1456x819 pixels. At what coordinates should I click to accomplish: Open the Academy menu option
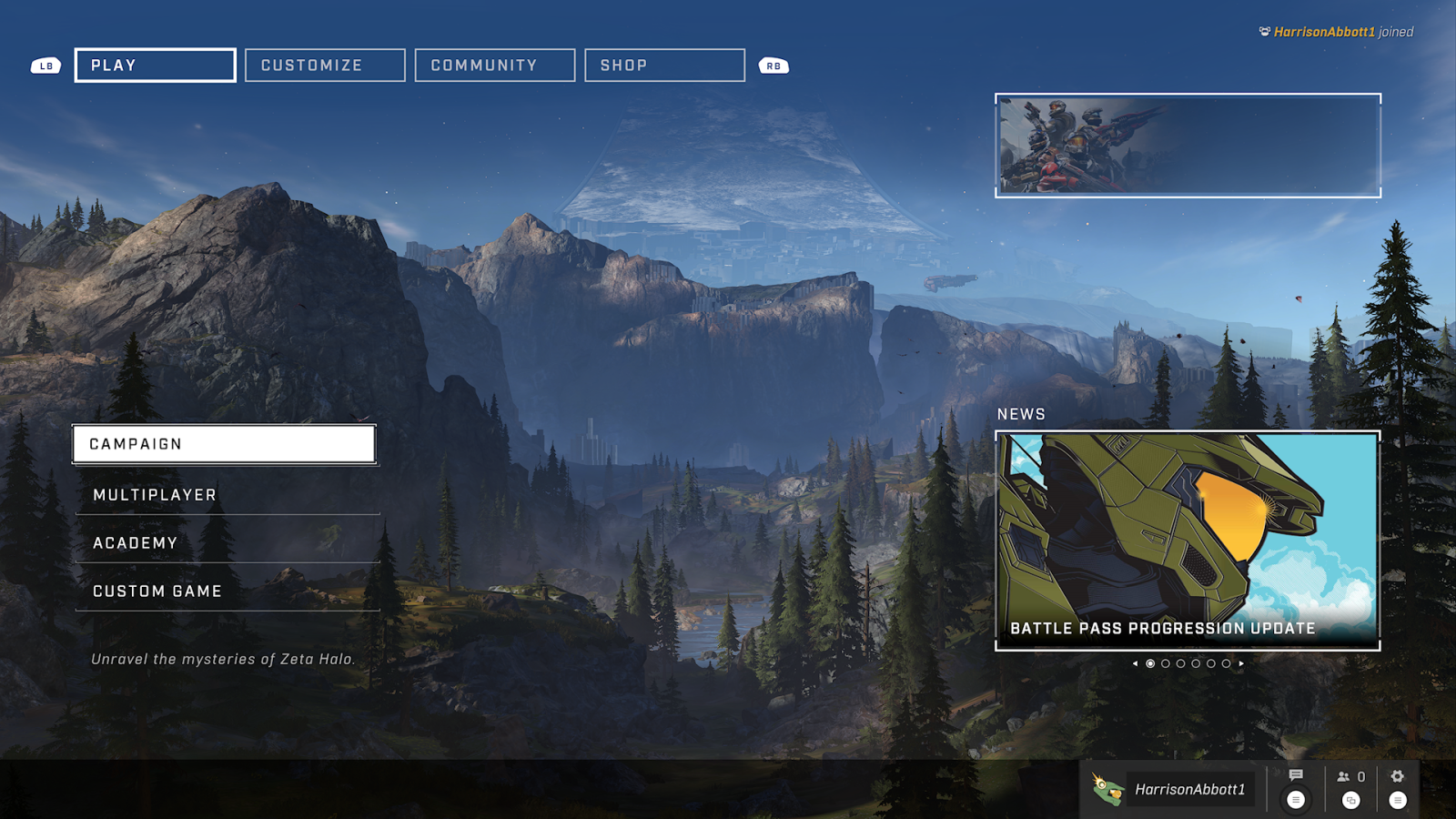click(x=227, y=543)
